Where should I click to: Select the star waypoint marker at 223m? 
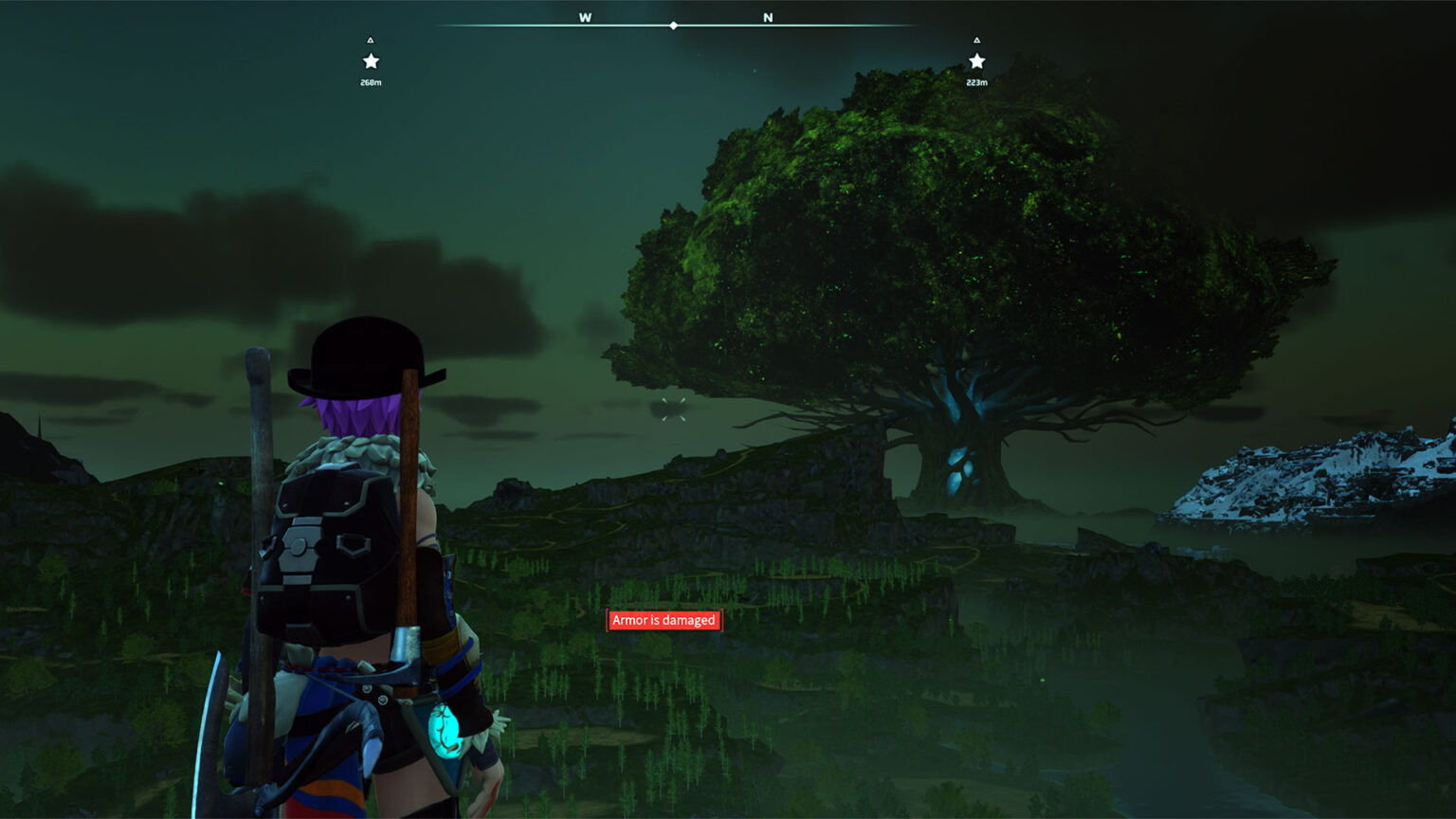[976, 62]
